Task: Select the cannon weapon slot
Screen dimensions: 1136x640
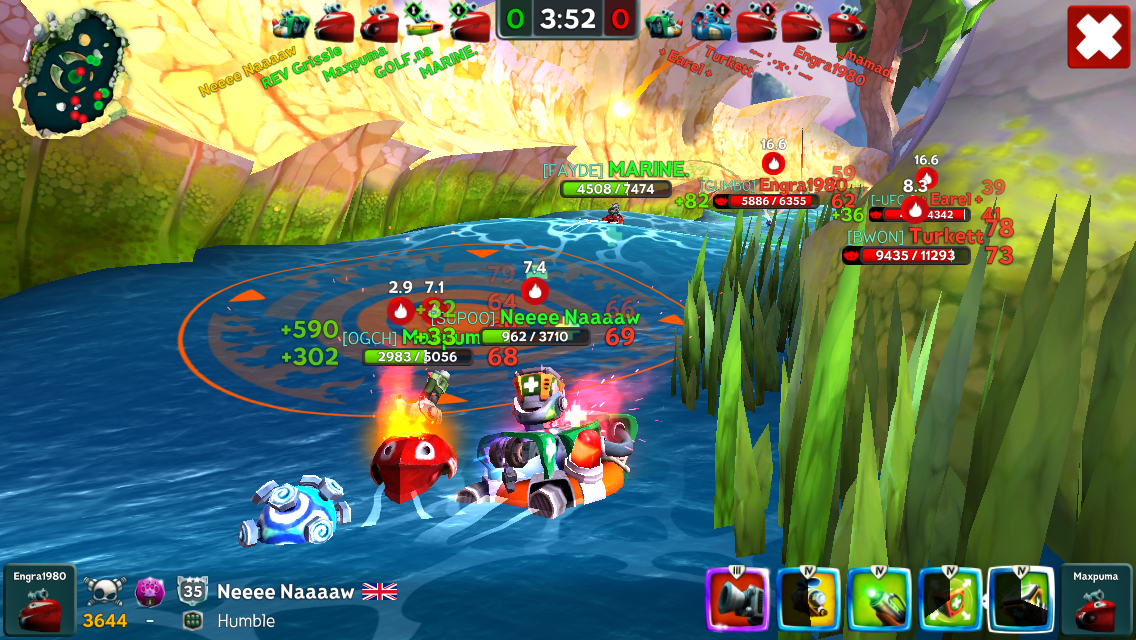Action: 737,600
